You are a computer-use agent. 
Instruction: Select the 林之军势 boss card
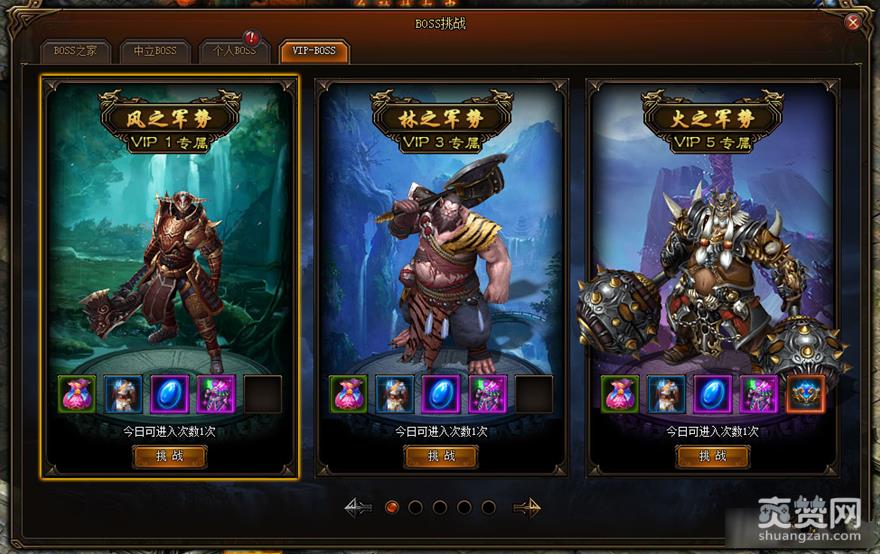[441, 260]
